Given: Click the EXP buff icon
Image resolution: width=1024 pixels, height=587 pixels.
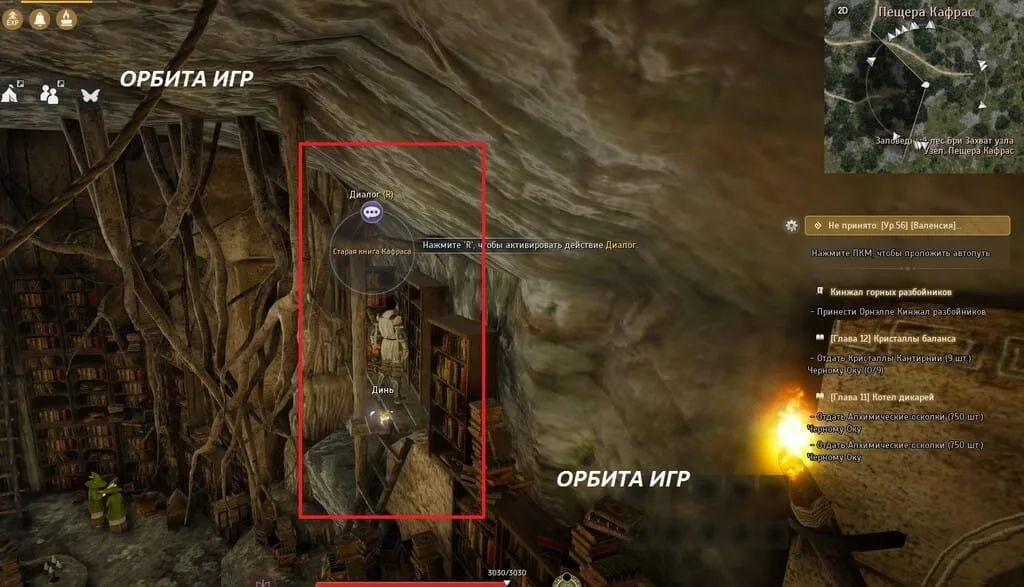Looking at the screenshot, I should point(13,18).
